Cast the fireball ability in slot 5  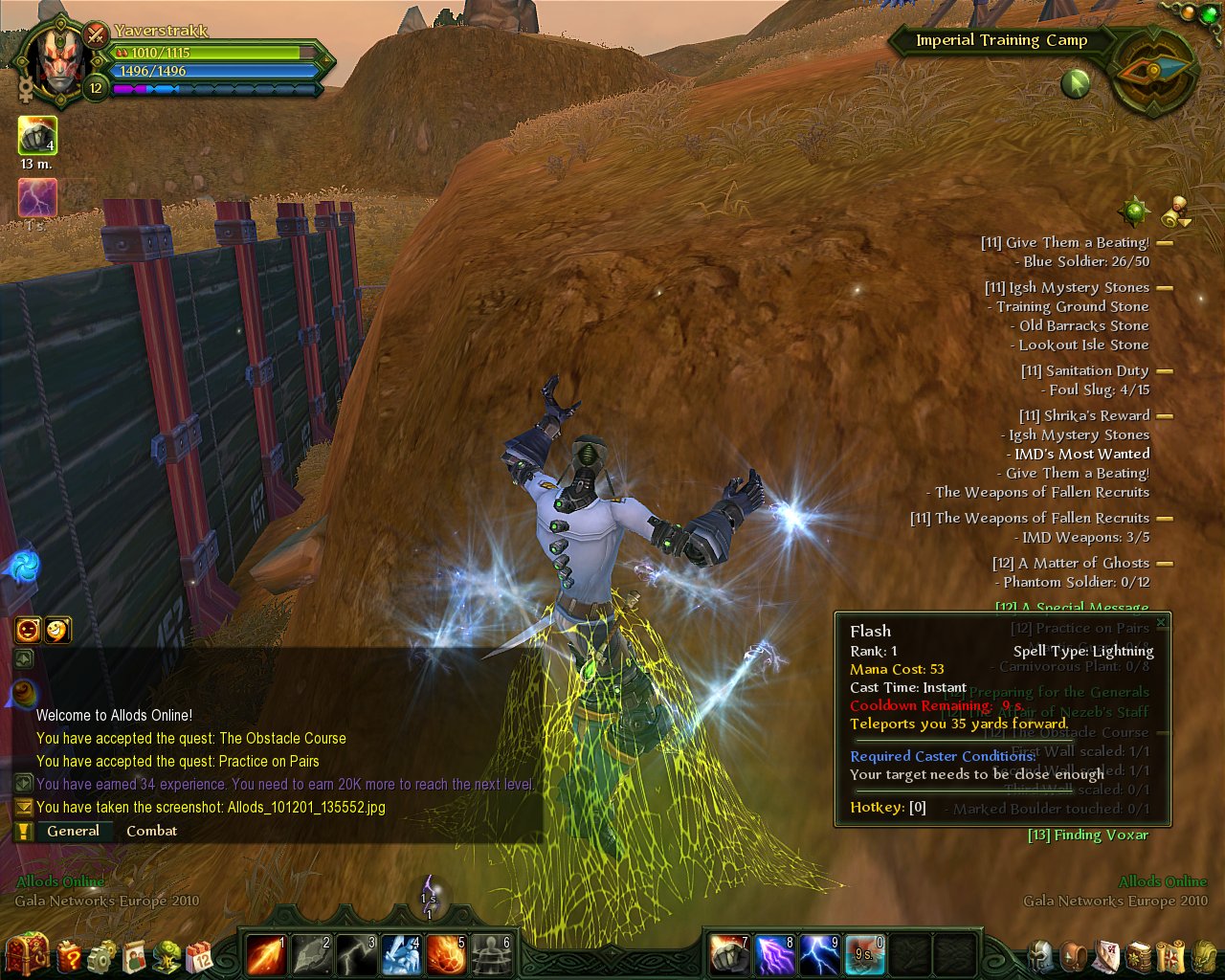tap(446, 954)
